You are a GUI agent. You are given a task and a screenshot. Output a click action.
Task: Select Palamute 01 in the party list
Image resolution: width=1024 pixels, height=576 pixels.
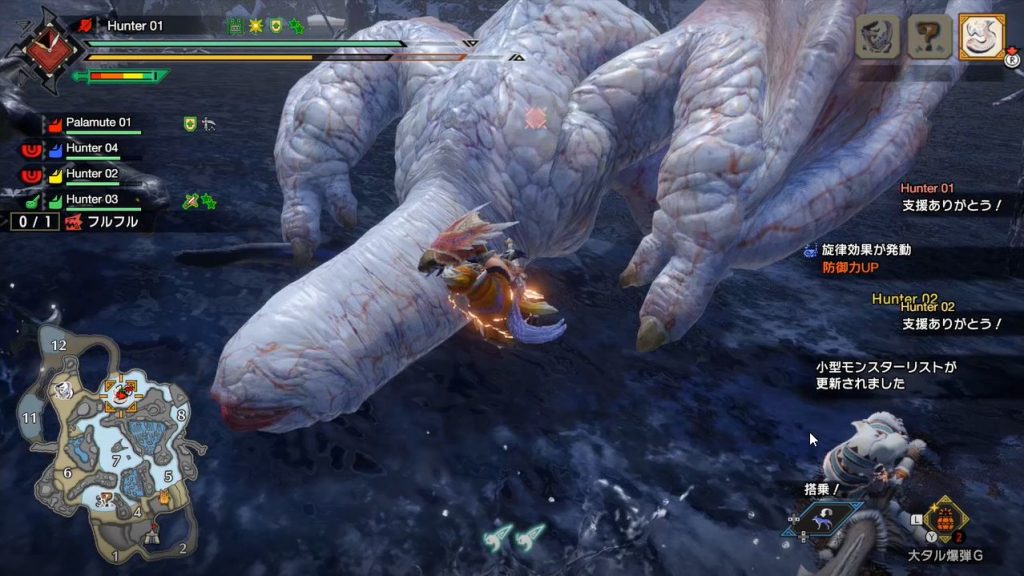click(98, 123)
